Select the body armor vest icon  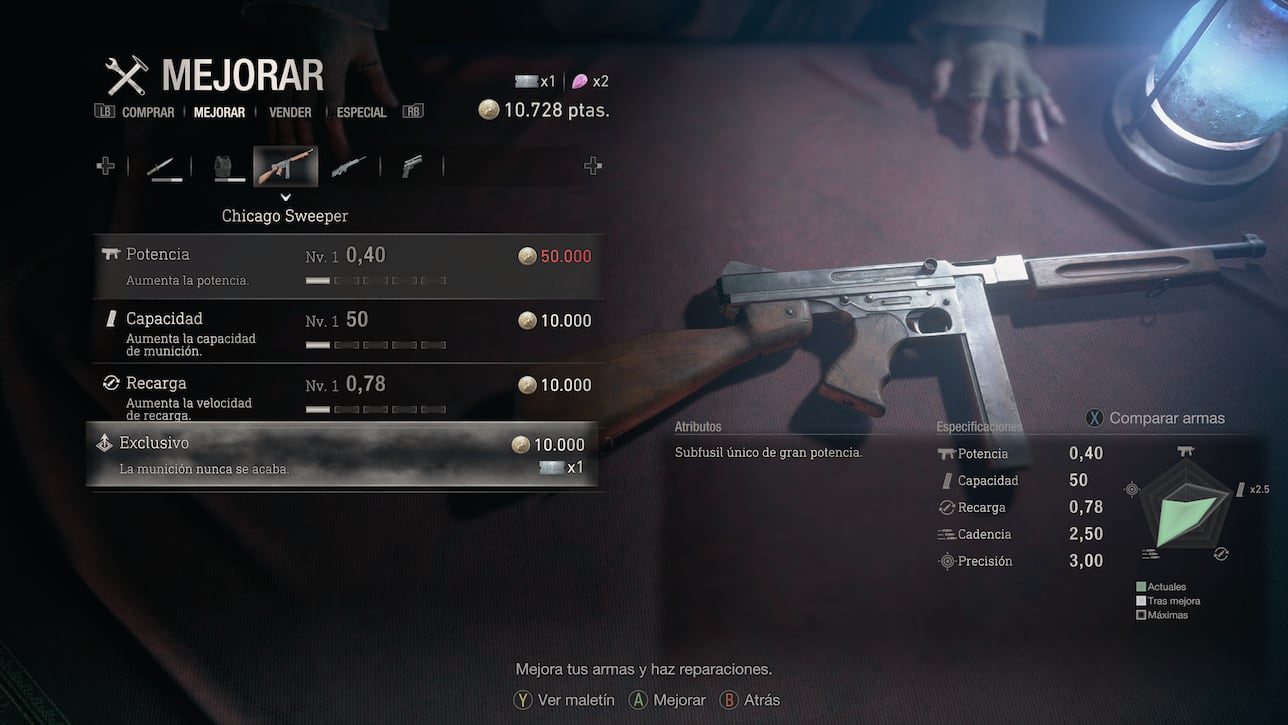(x=228, y=167)
